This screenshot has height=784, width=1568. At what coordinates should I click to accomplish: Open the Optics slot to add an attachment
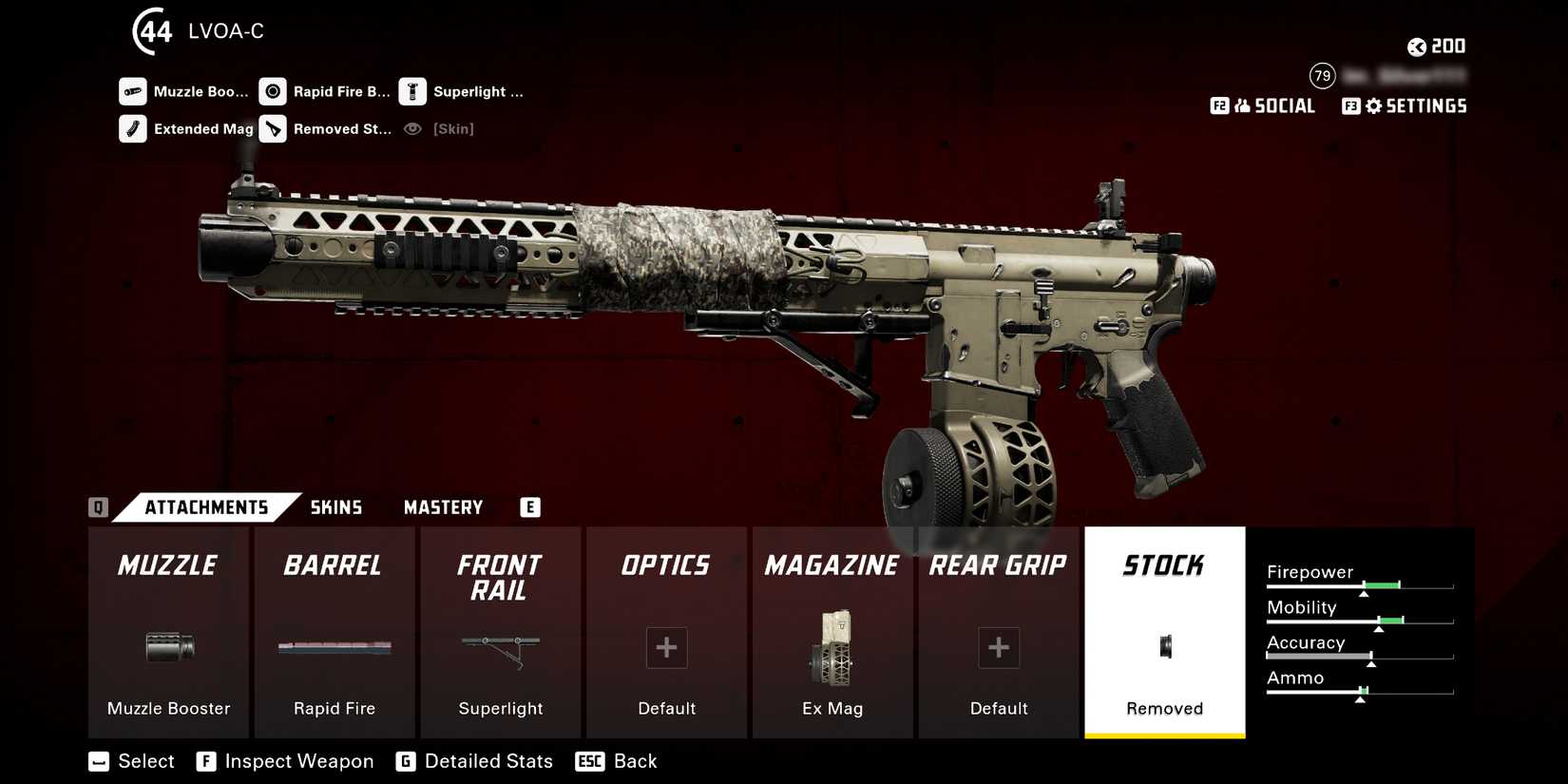[x=666, y=648]
